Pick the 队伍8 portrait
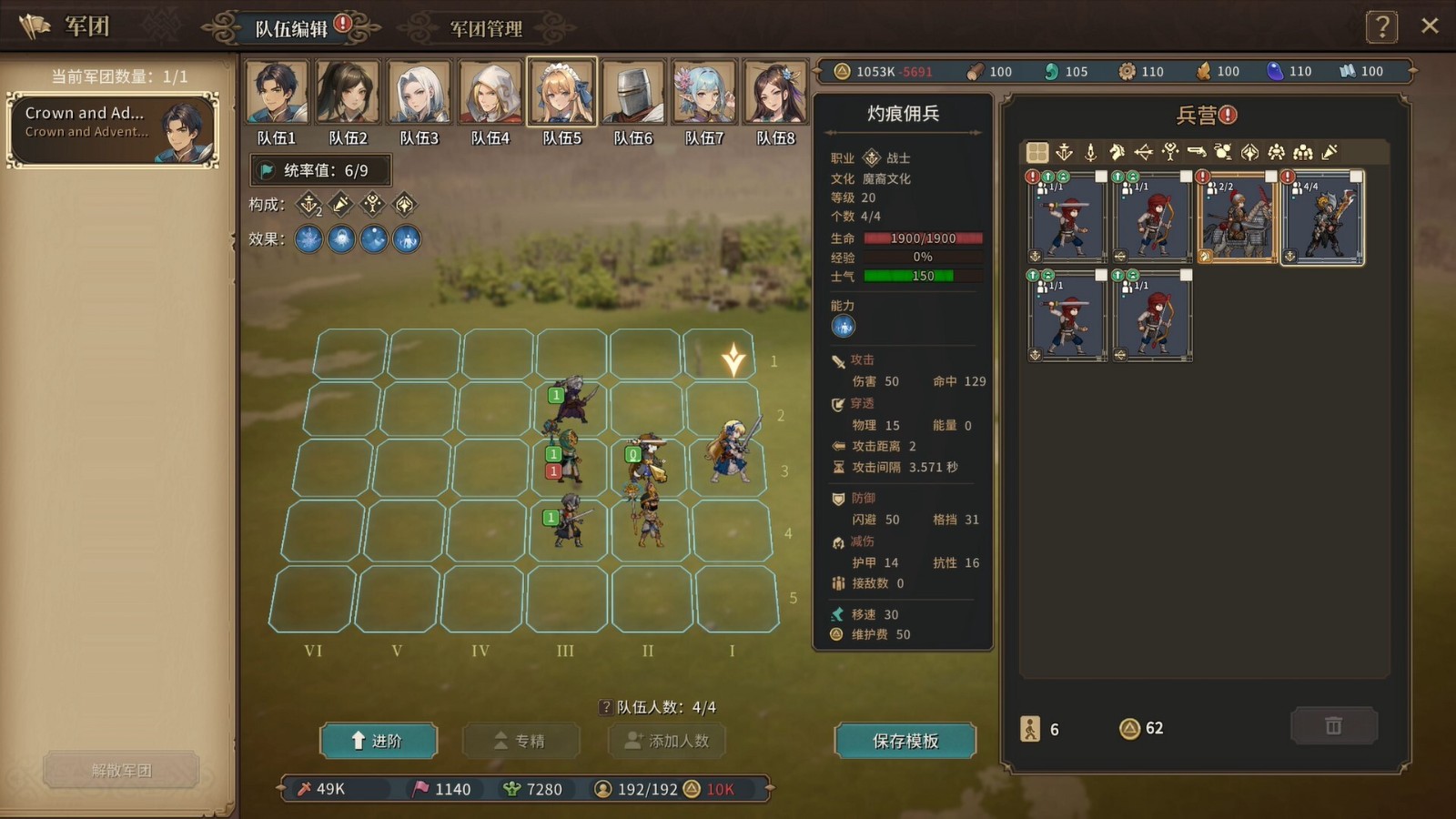This screenshot has width=1456, height=819. [776, 92]
